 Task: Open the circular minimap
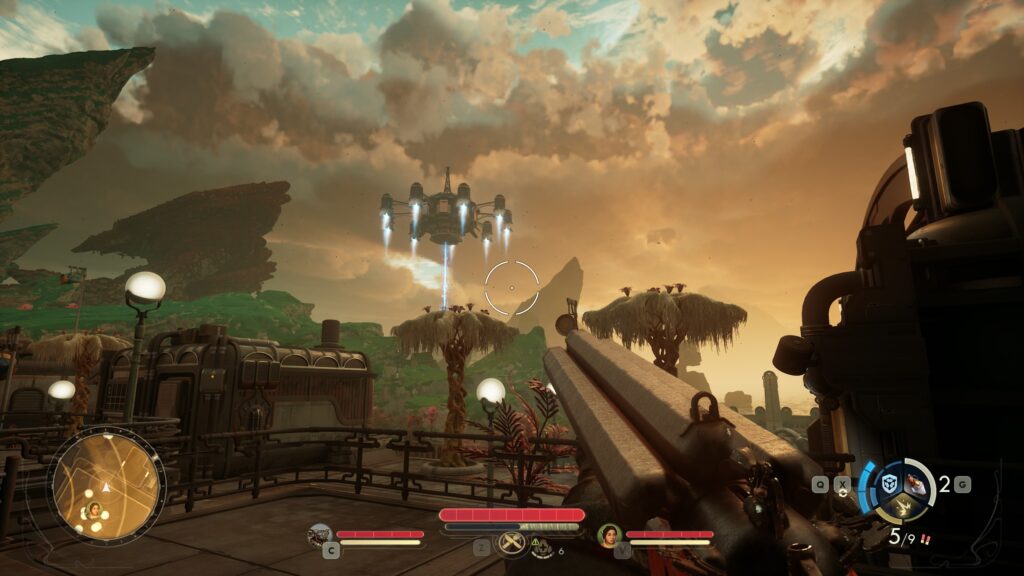click(x=106, y=485)
